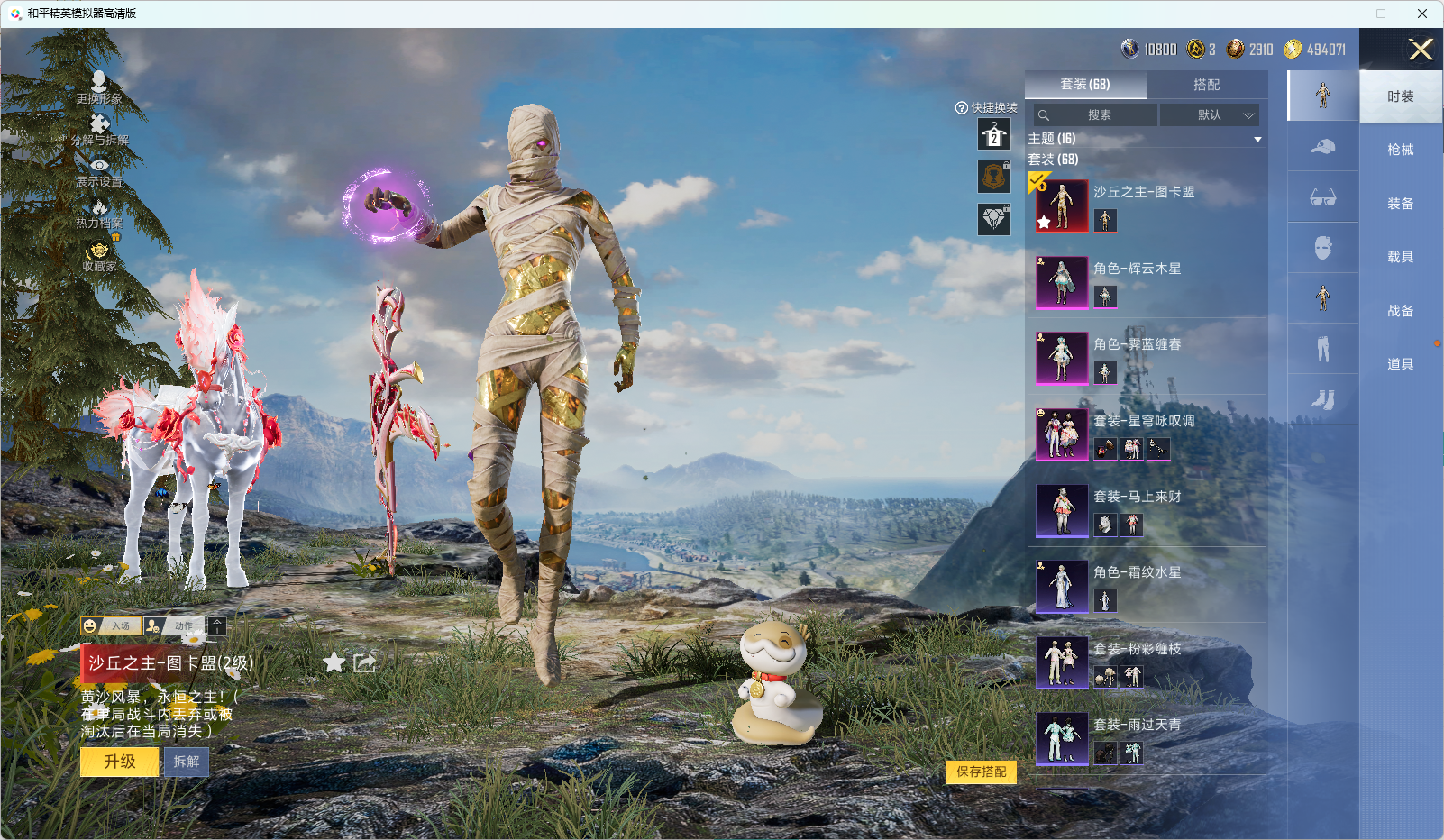Open 更换形象 change appearance
The width and height of the screenshot is (1444, 840).
(99, 87)
